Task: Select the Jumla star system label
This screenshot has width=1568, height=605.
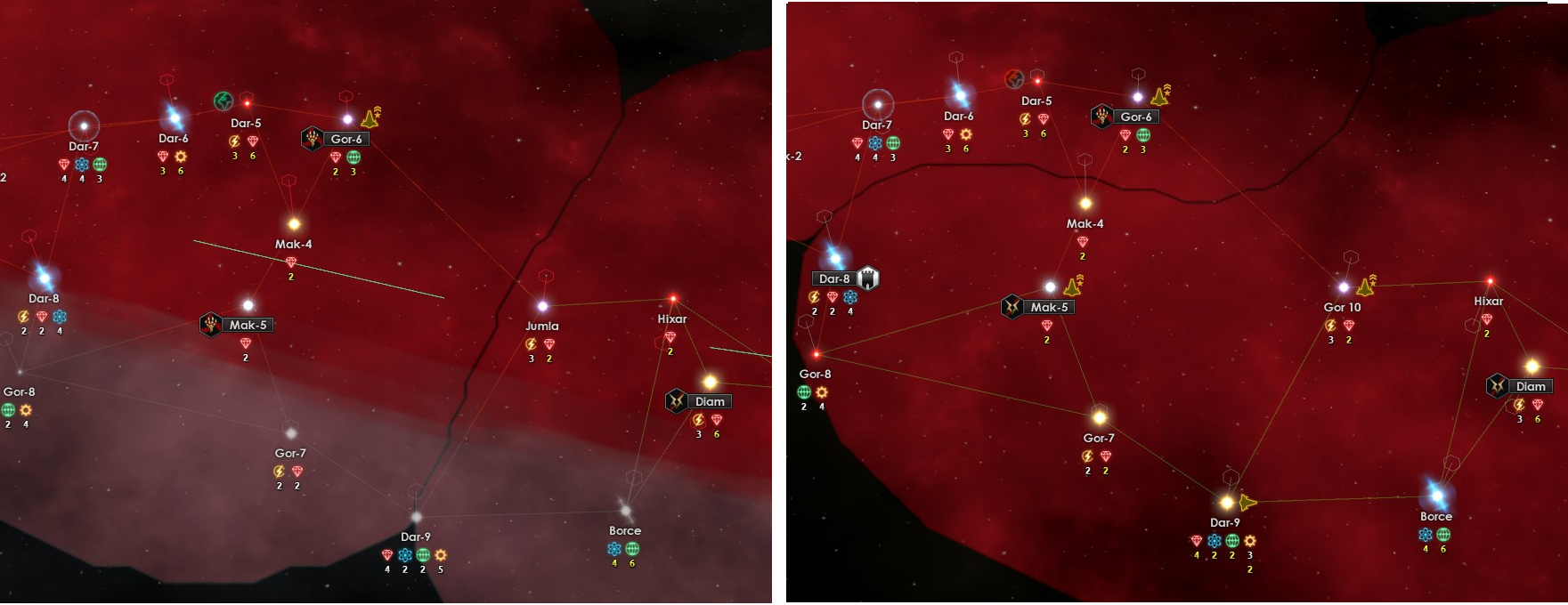Action: [x=541, y=327]
